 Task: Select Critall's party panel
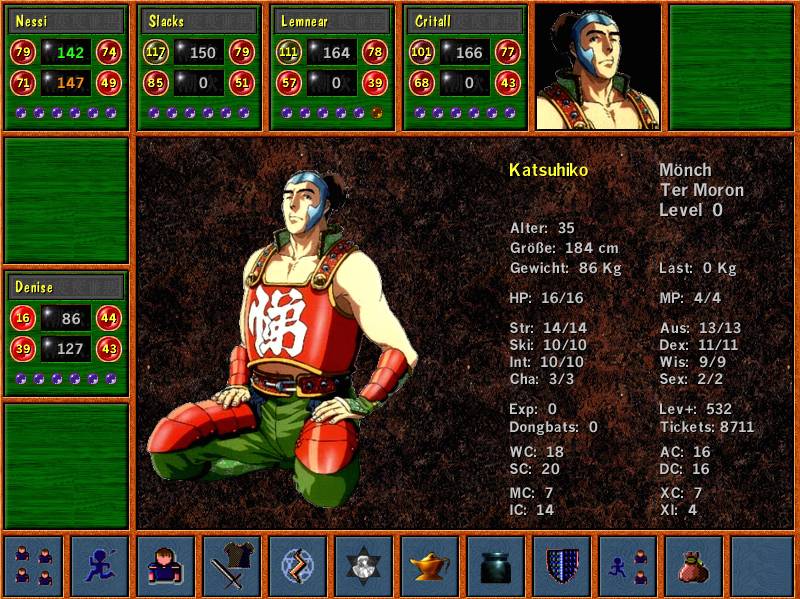click(463, 67)
